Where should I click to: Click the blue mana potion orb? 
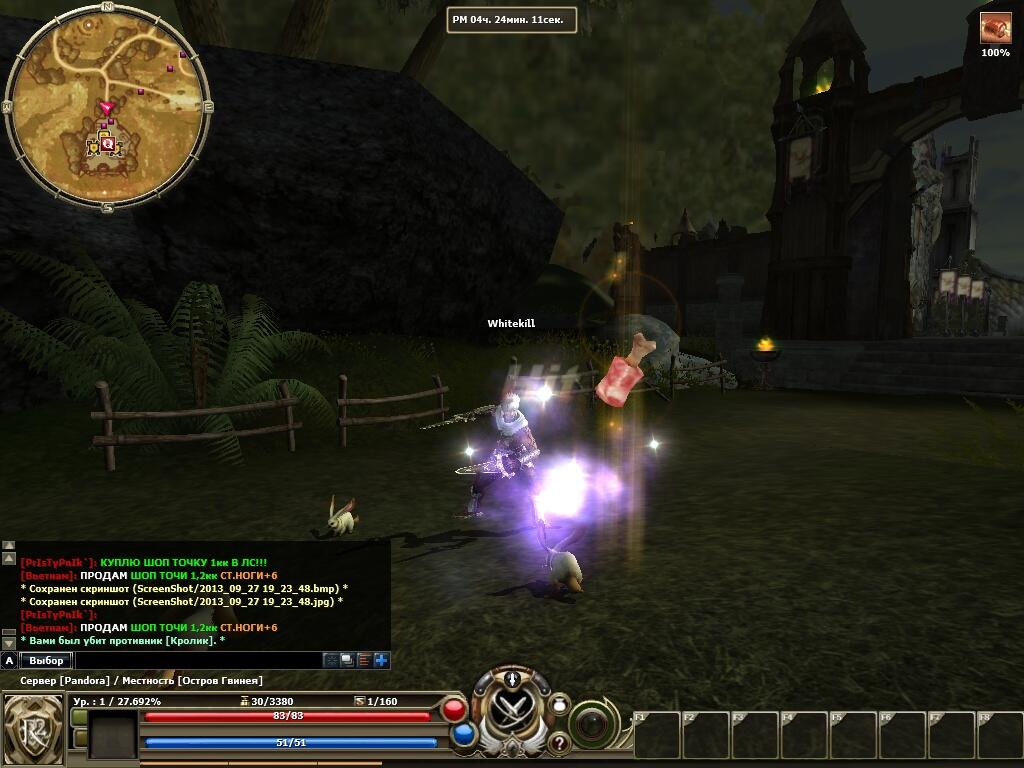click(463, 735)
